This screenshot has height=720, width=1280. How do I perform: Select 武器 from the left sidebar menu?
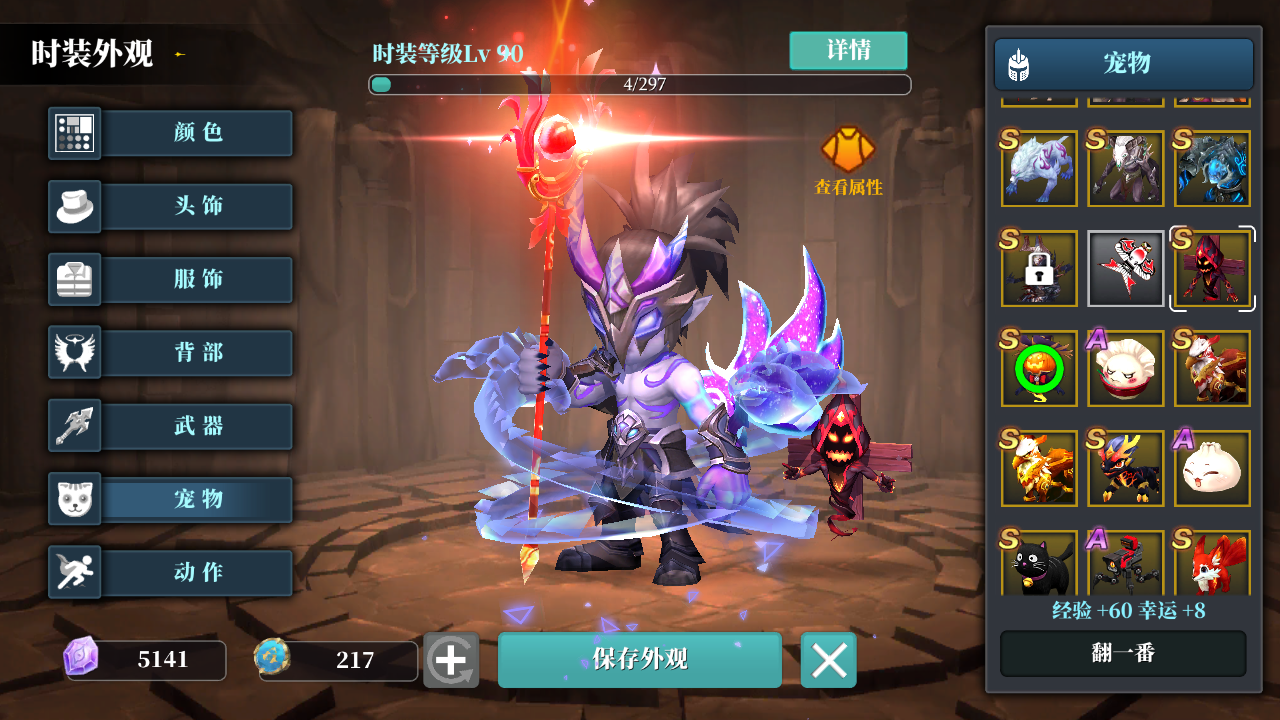[x=197, y=425]
